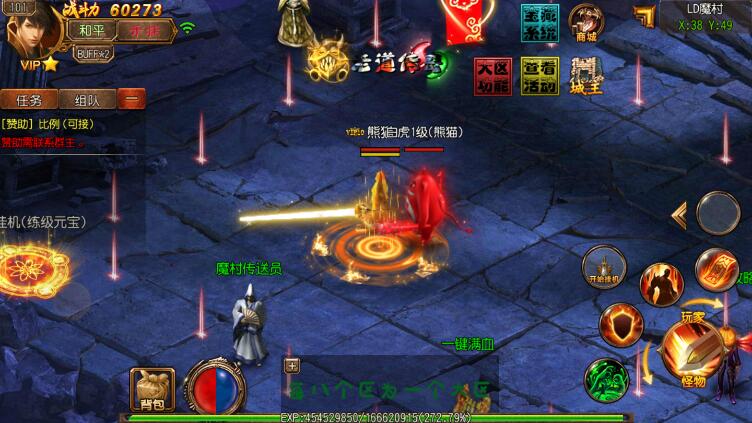Collapse the top menu with the gold corner arrow

(645, 16)
